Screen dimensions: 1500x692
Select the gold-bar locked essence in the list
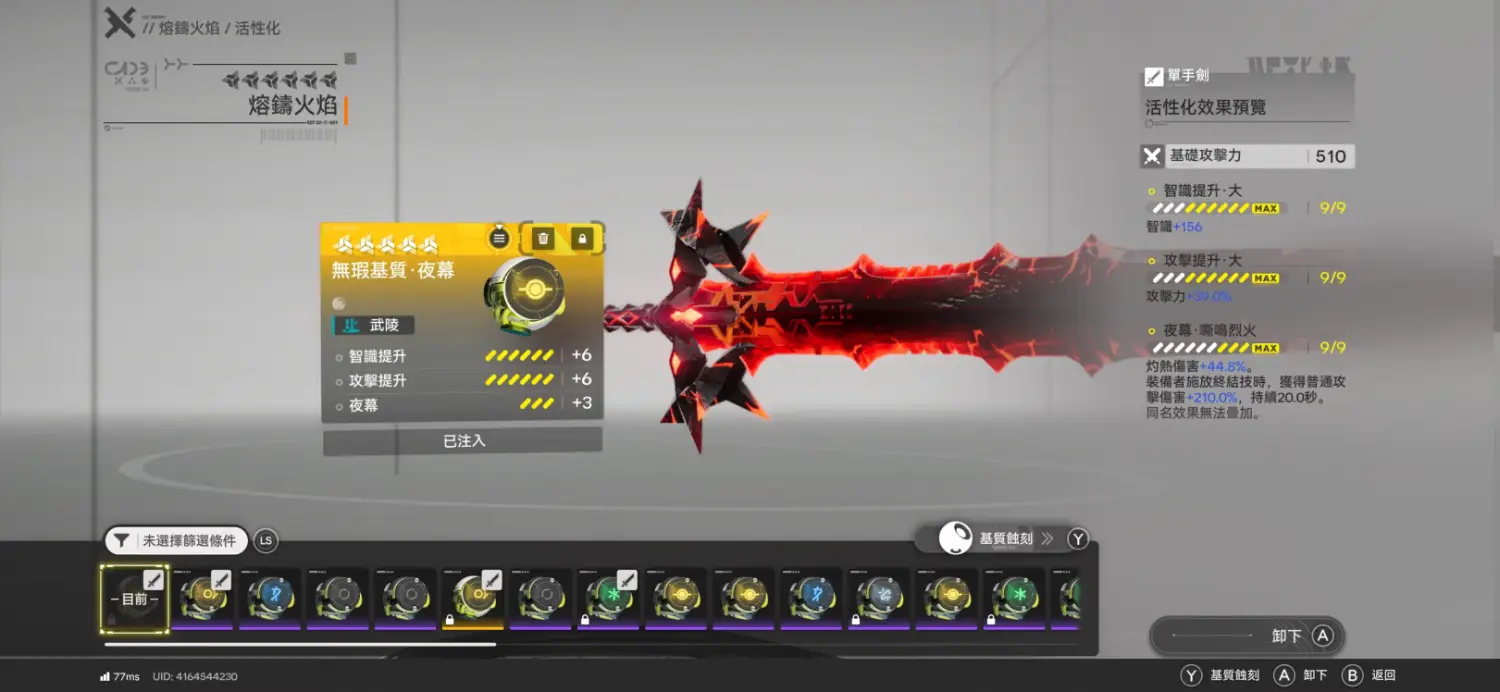point(473,598)
